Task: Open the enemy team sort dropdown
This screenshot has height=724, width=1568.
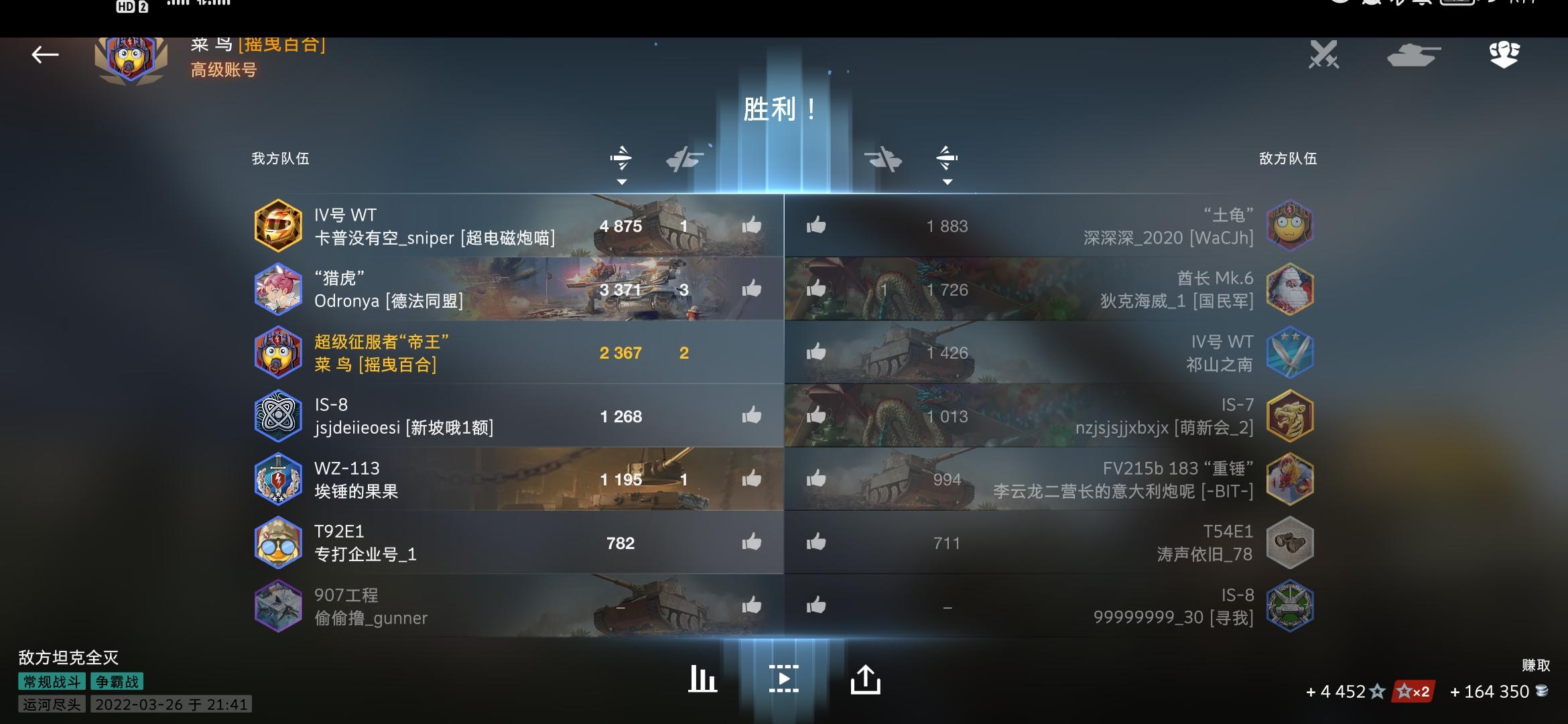Action: pos(948,181)
